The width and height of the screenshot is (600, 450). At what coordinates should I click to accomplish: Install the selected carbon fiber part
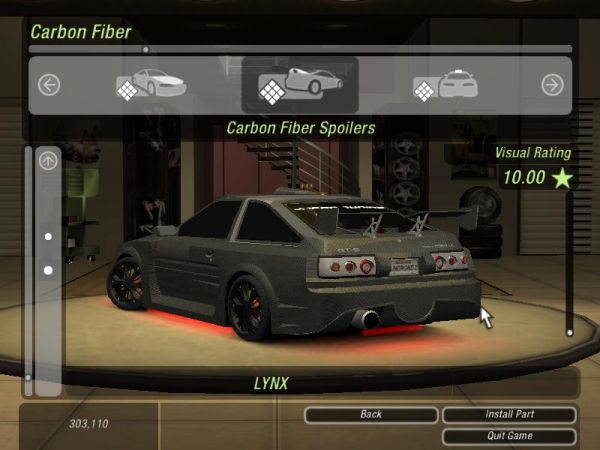[x=509, y=414]
